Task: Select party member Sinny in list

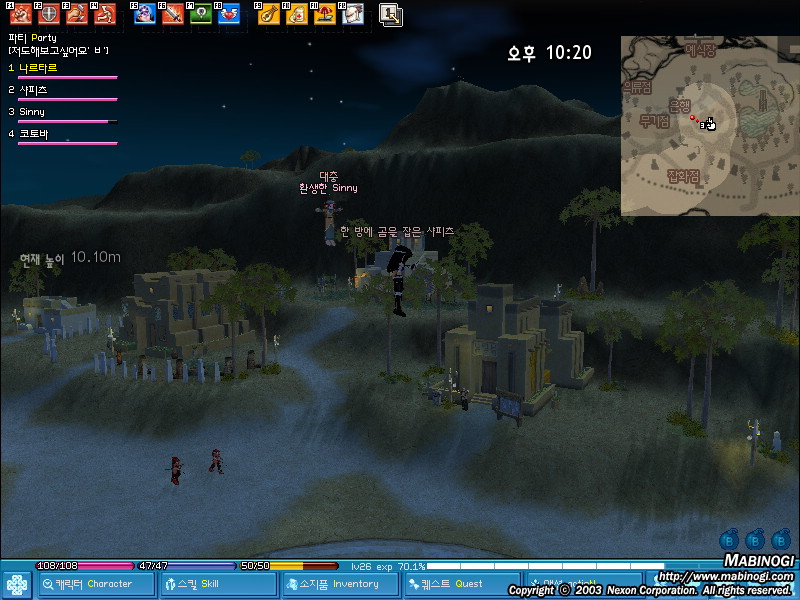Action: pyautogui.click(x=32, y=112)
